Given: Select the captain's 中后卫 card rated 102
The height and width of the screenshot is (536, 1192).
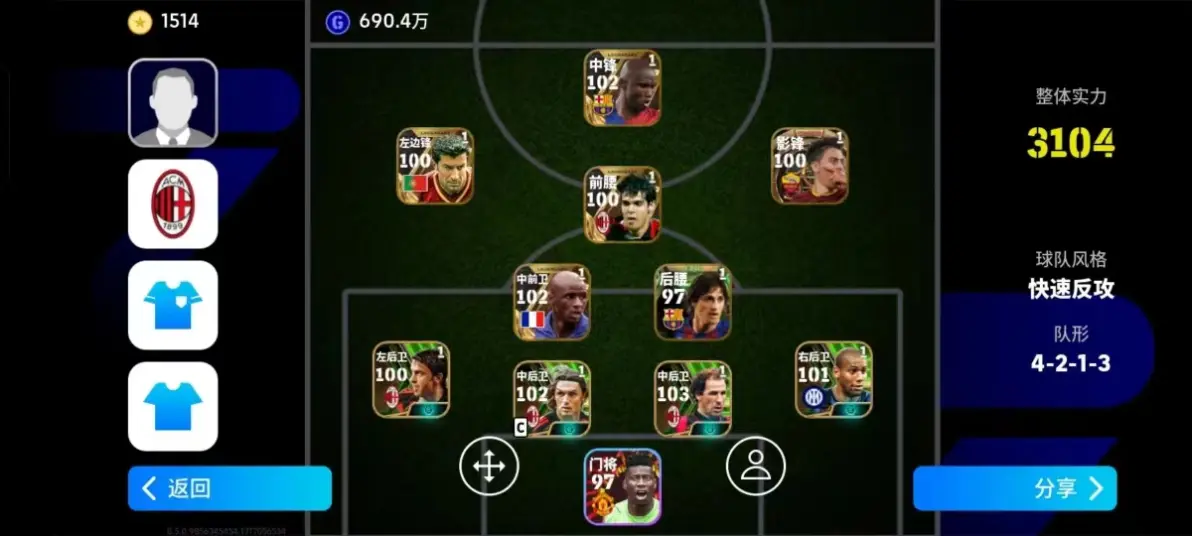Looking at the screenshot, I should tap(552, 399).
